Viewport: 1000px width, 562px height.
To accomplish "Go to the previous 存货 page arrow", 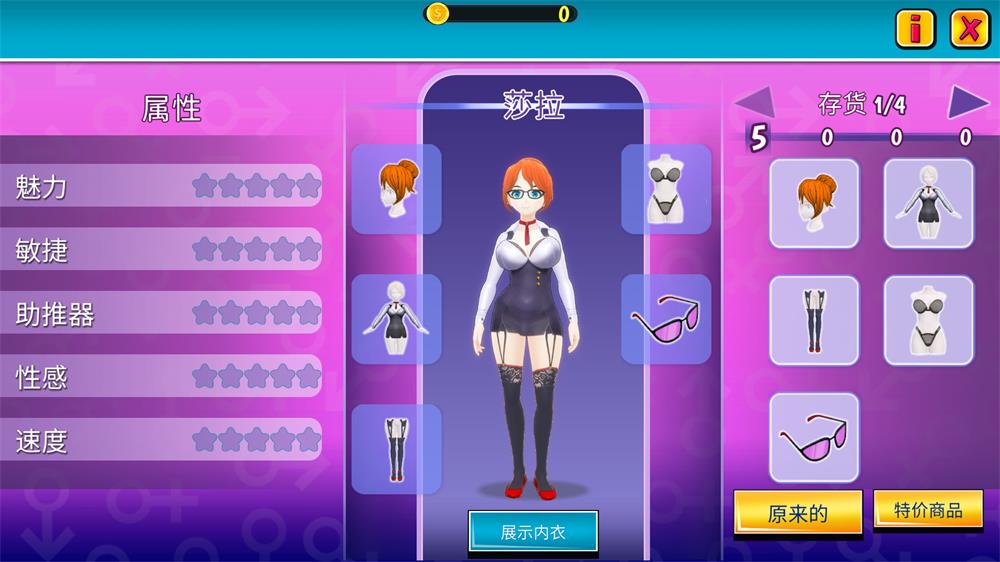I will [x=755, y=101].
